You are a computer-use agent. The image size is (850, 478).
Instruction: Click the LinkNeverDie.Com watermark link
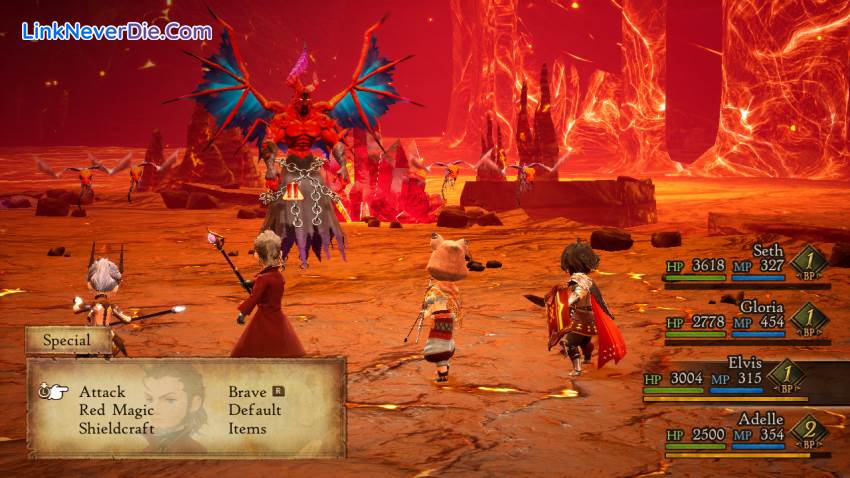pyautogui.click(x=117, y=31)
